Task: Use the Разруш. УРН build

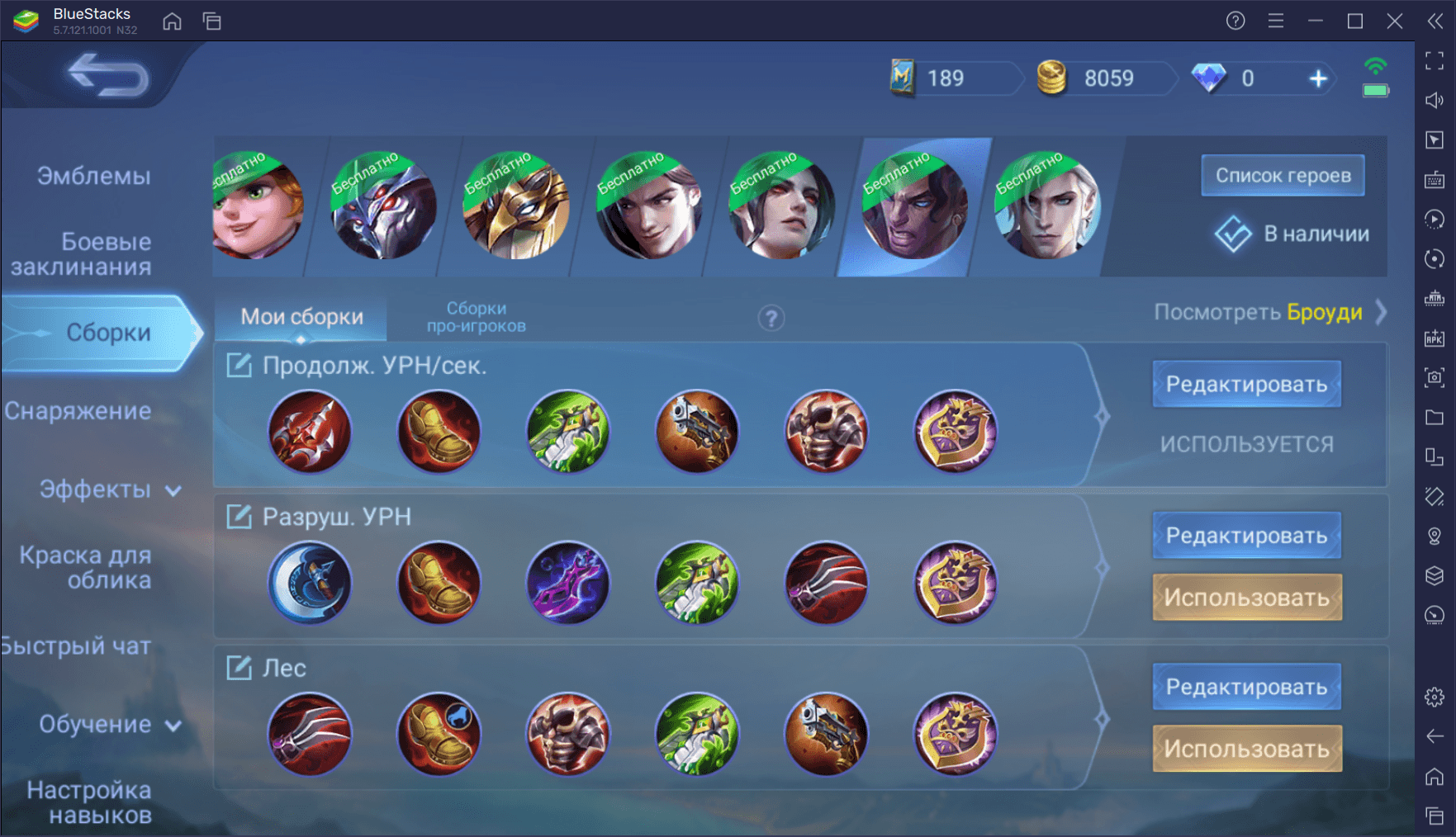Action: [x=1246, y=597]
